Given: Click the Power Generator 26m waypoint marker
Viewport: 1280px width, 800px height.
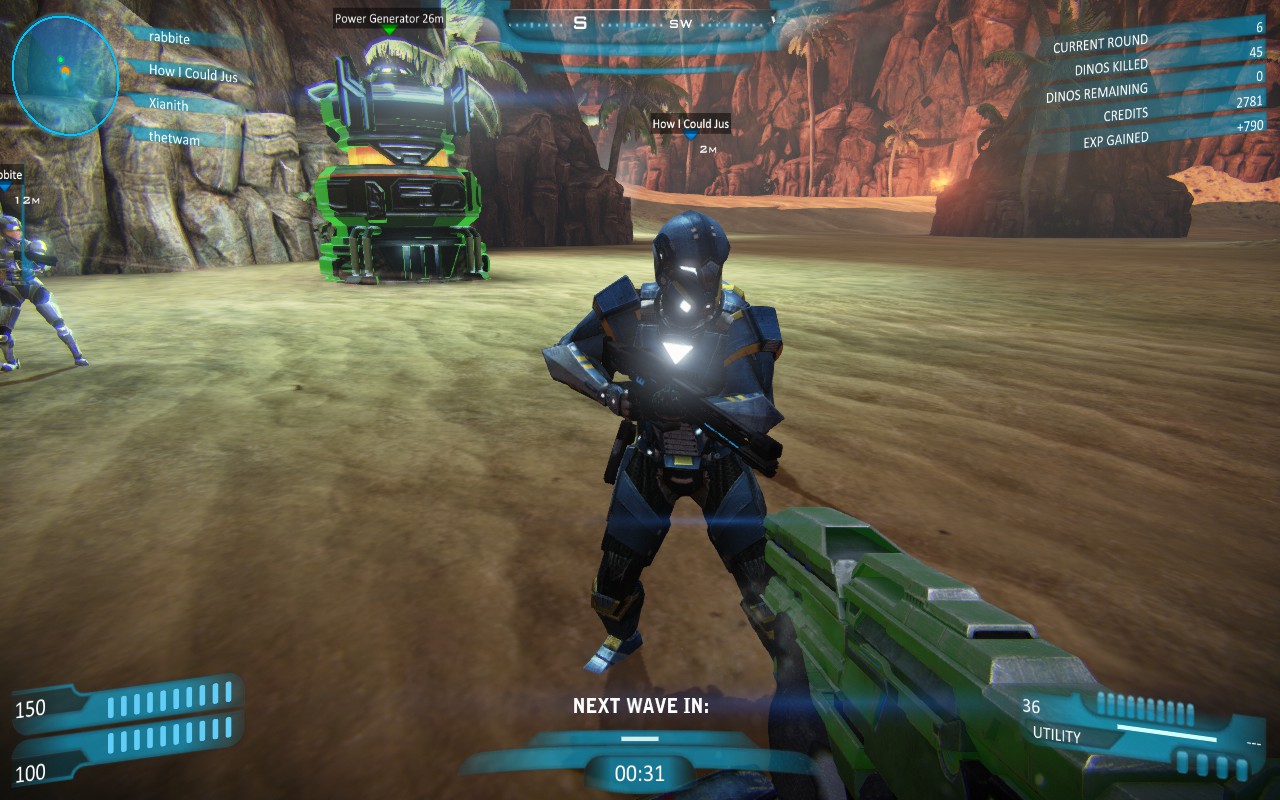Looking at the screenshot, I should coord(389,19).
